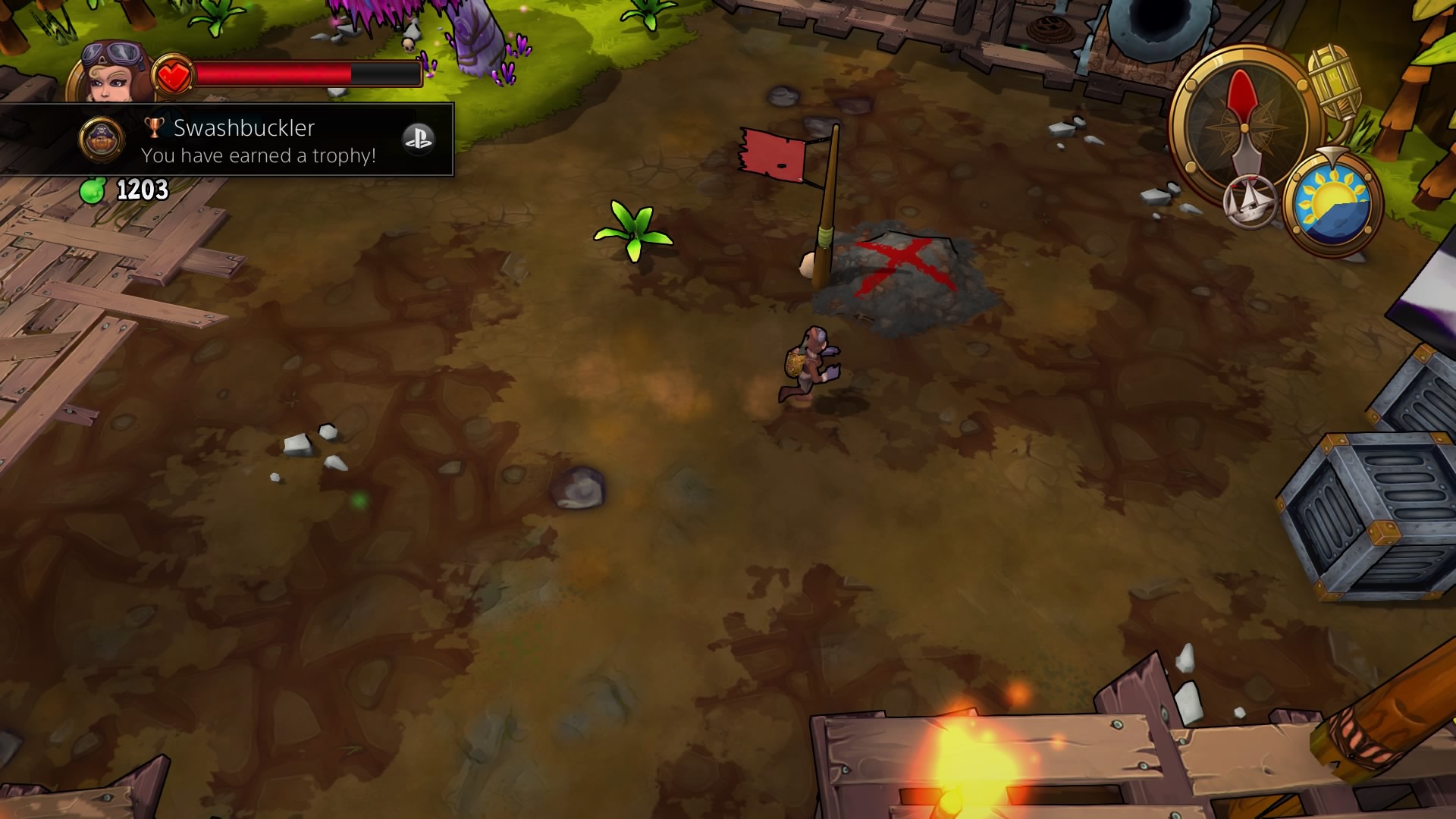Click the heart emblem to toggle health display
The height and width of the screenshot is (819, 1456).
point(176,74)
